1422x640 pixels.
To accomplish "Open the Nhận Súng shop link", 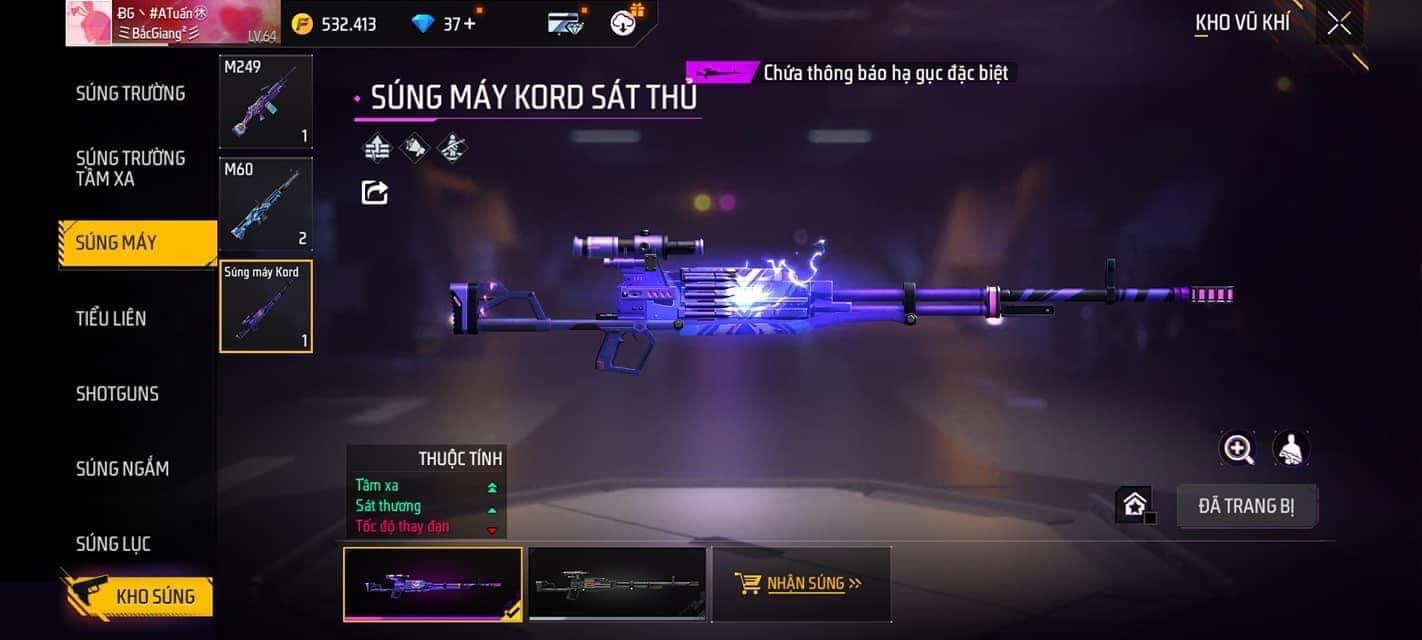I will [x=800, y=583].
